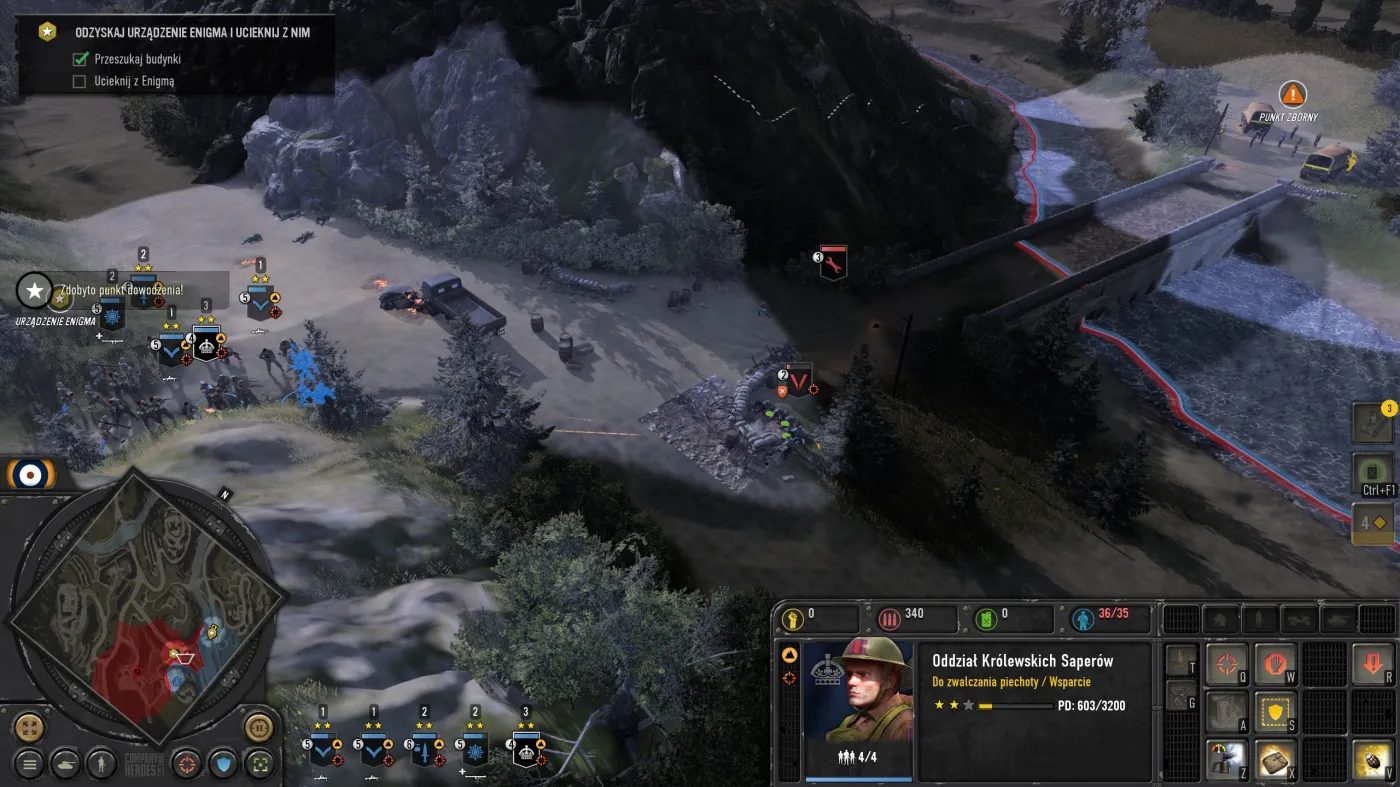Activate the gauge and machinery ability icon
This screenshot has height=787, width=1400.
pos(1226,760)
